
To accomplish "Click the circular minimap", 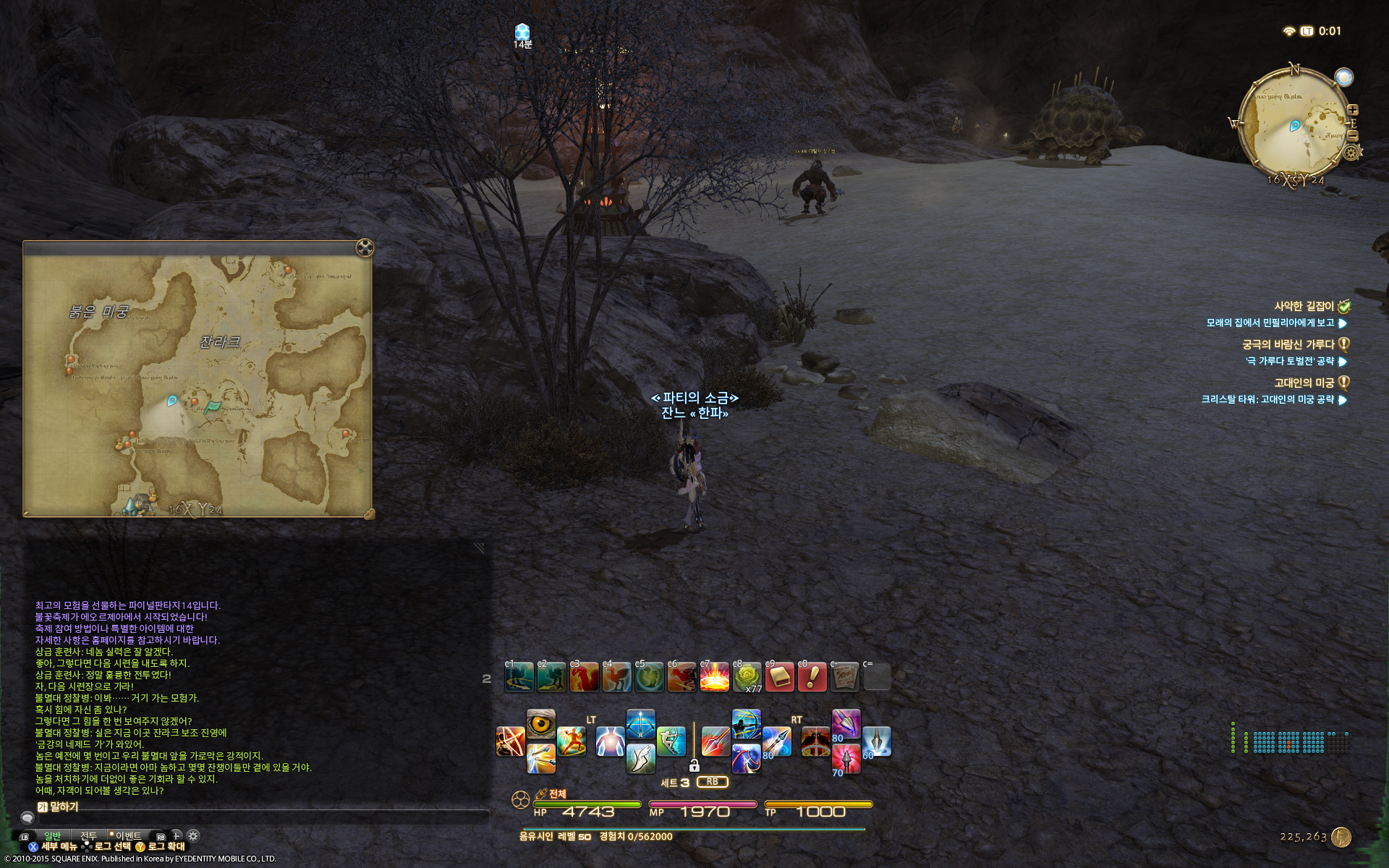I will click(1293, 124).
